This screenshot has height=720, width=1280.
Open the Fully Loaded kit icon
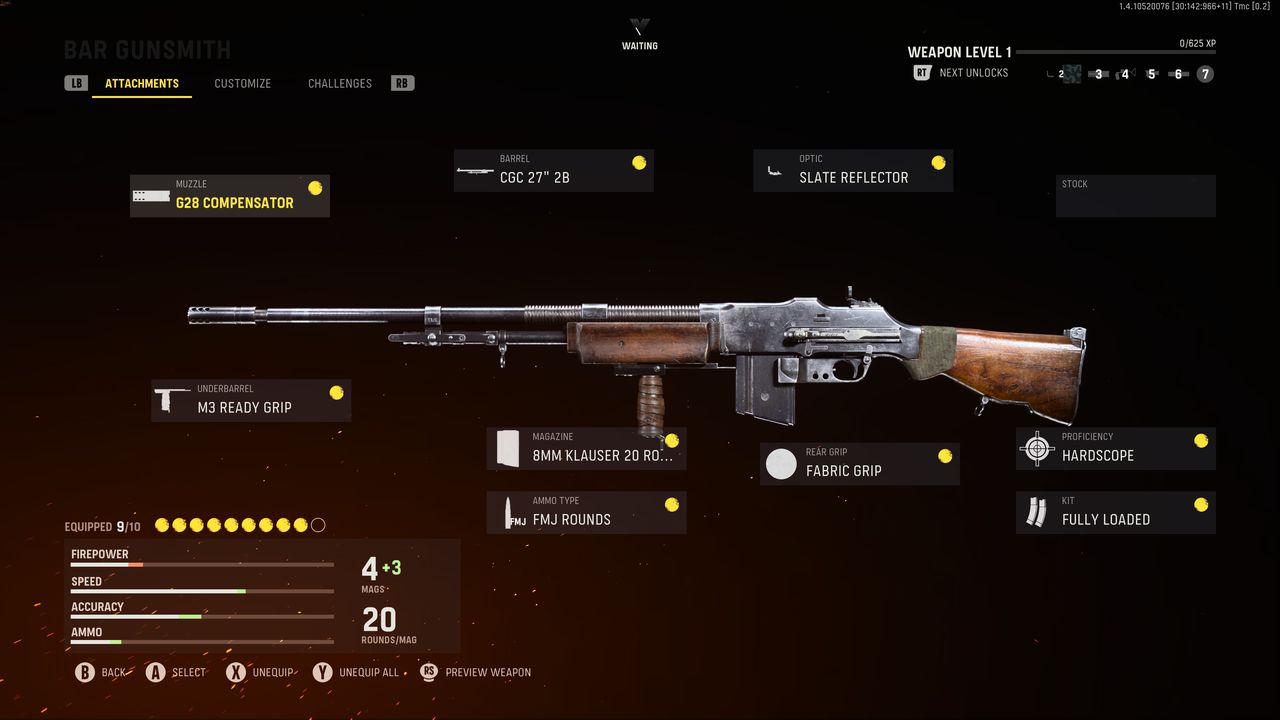pos(1037,512)
